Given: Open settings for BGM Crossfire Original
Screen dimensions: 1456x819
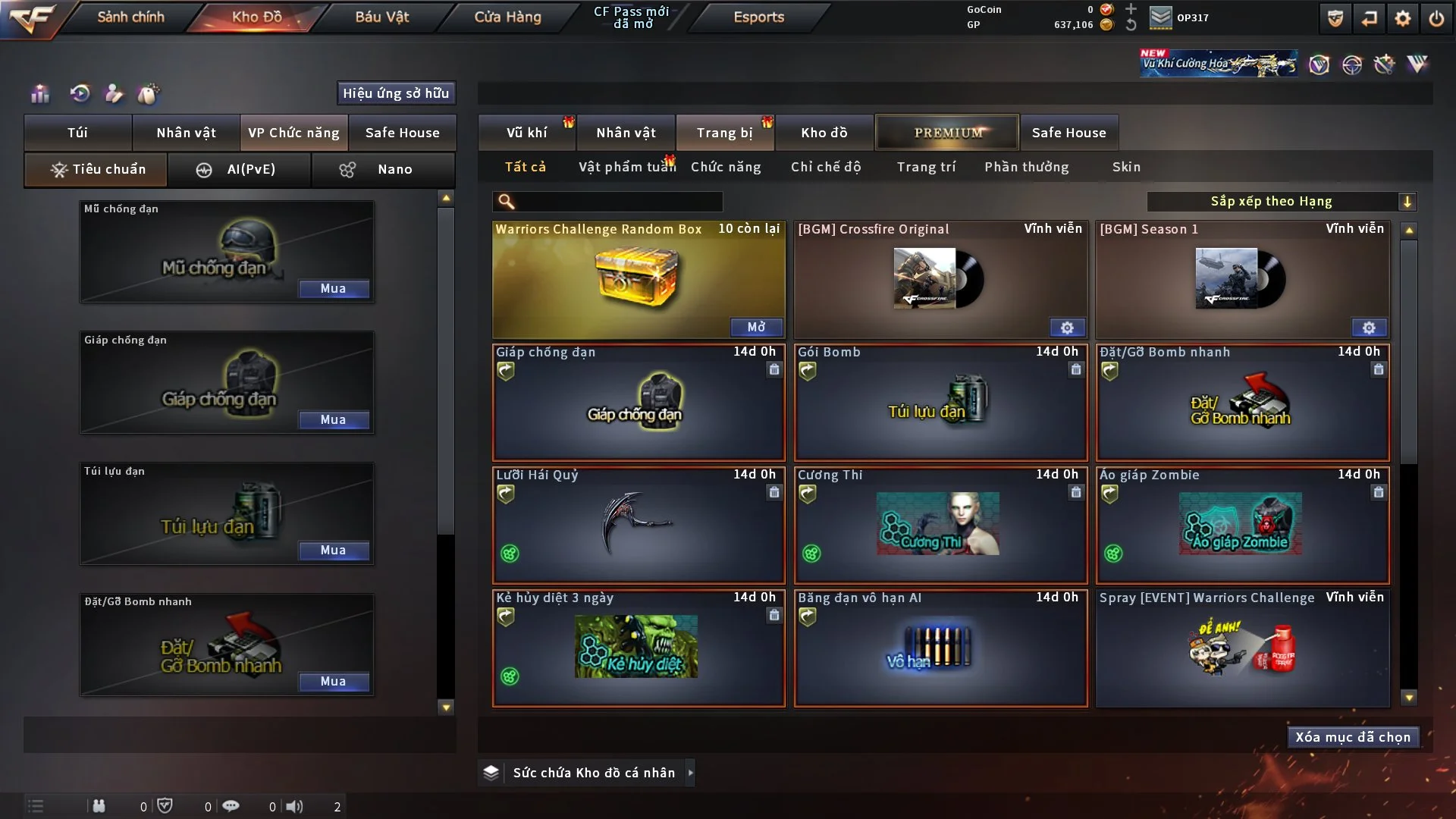Looking at the screenshot, I should pyautogui.click(x=1067, y=328).
